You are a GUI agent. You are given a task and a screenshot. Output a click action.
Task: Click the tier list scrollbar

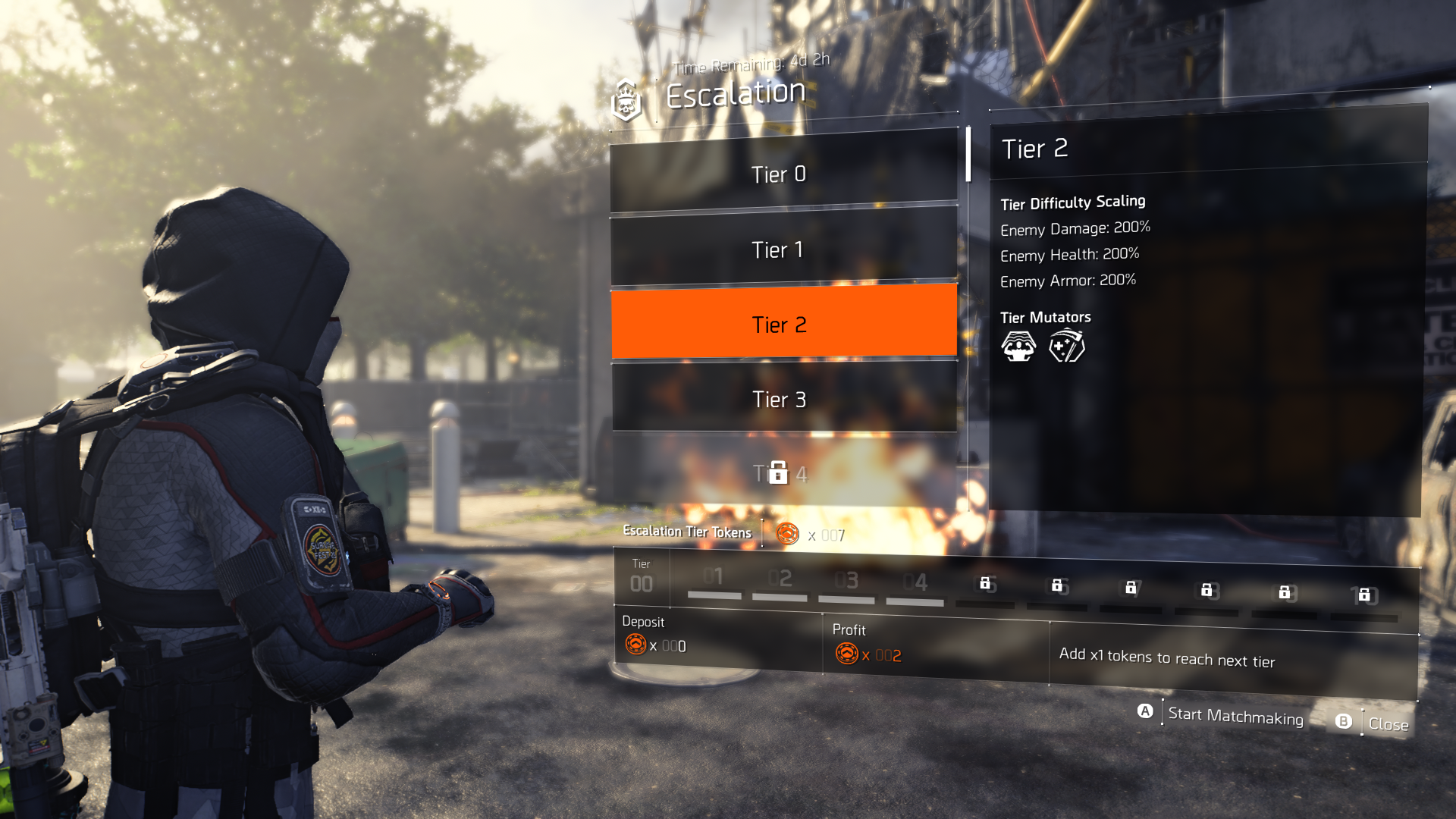pos(968,155)
